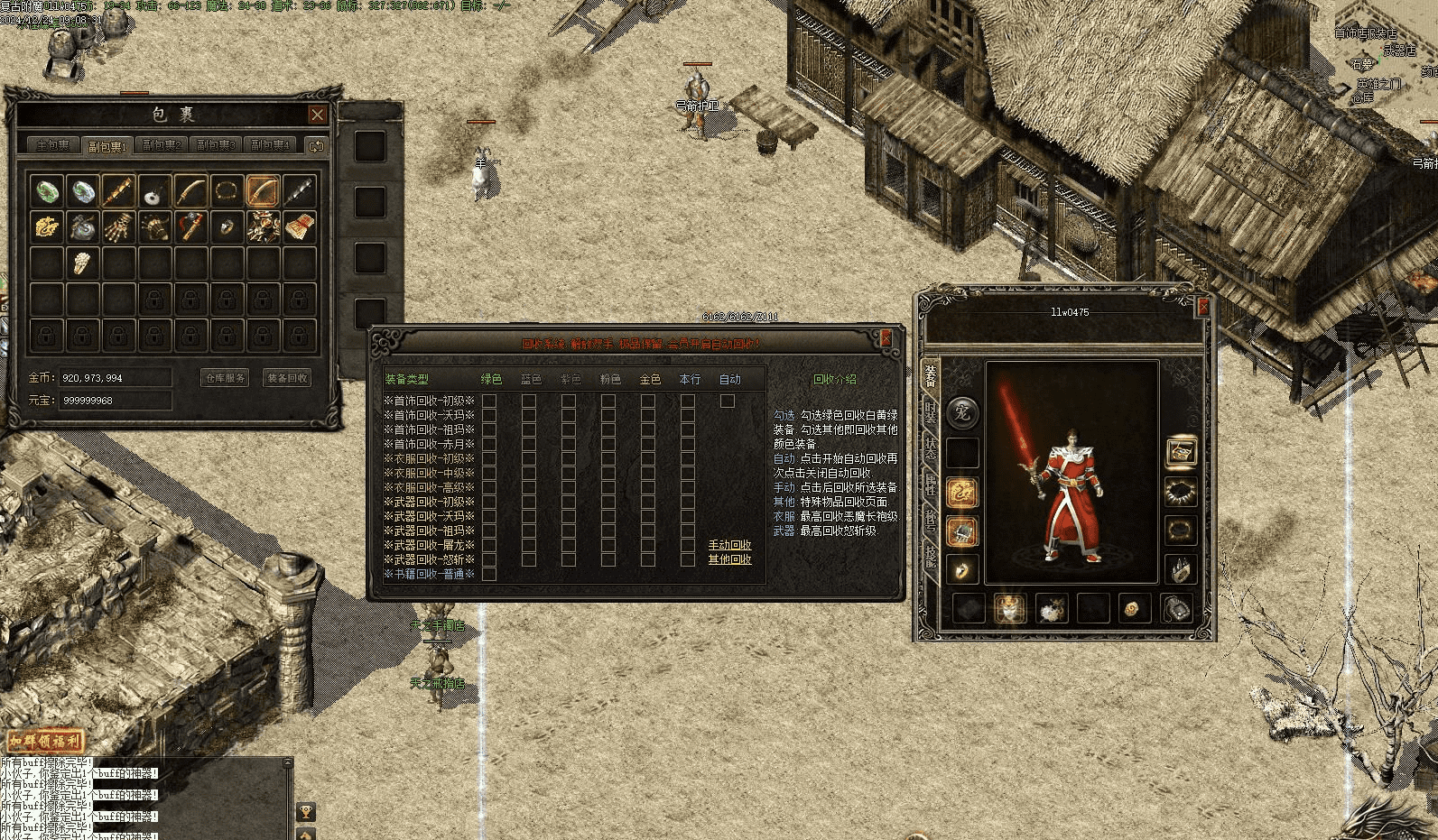Screen dimensions: 1438x840
Task: Select the treasure chest equipment slot
Action: [x=1181, y=452]
